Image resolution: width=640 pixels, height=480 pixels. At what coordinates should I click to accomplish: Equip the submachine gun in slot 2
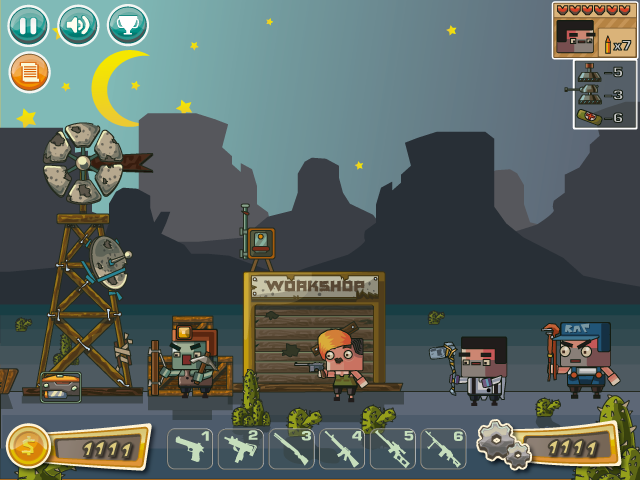coord(241,449)
